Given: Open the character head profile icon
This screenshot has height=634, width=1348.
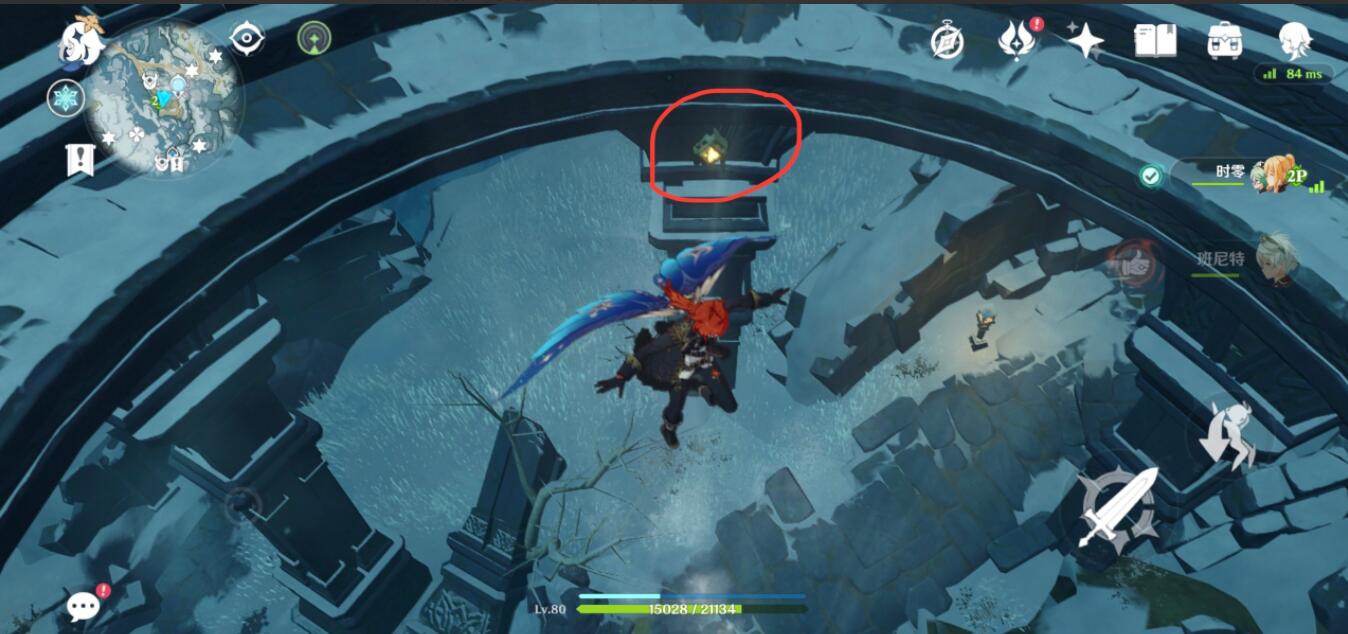Looking at the screenshot, I should pos(1295,41).
